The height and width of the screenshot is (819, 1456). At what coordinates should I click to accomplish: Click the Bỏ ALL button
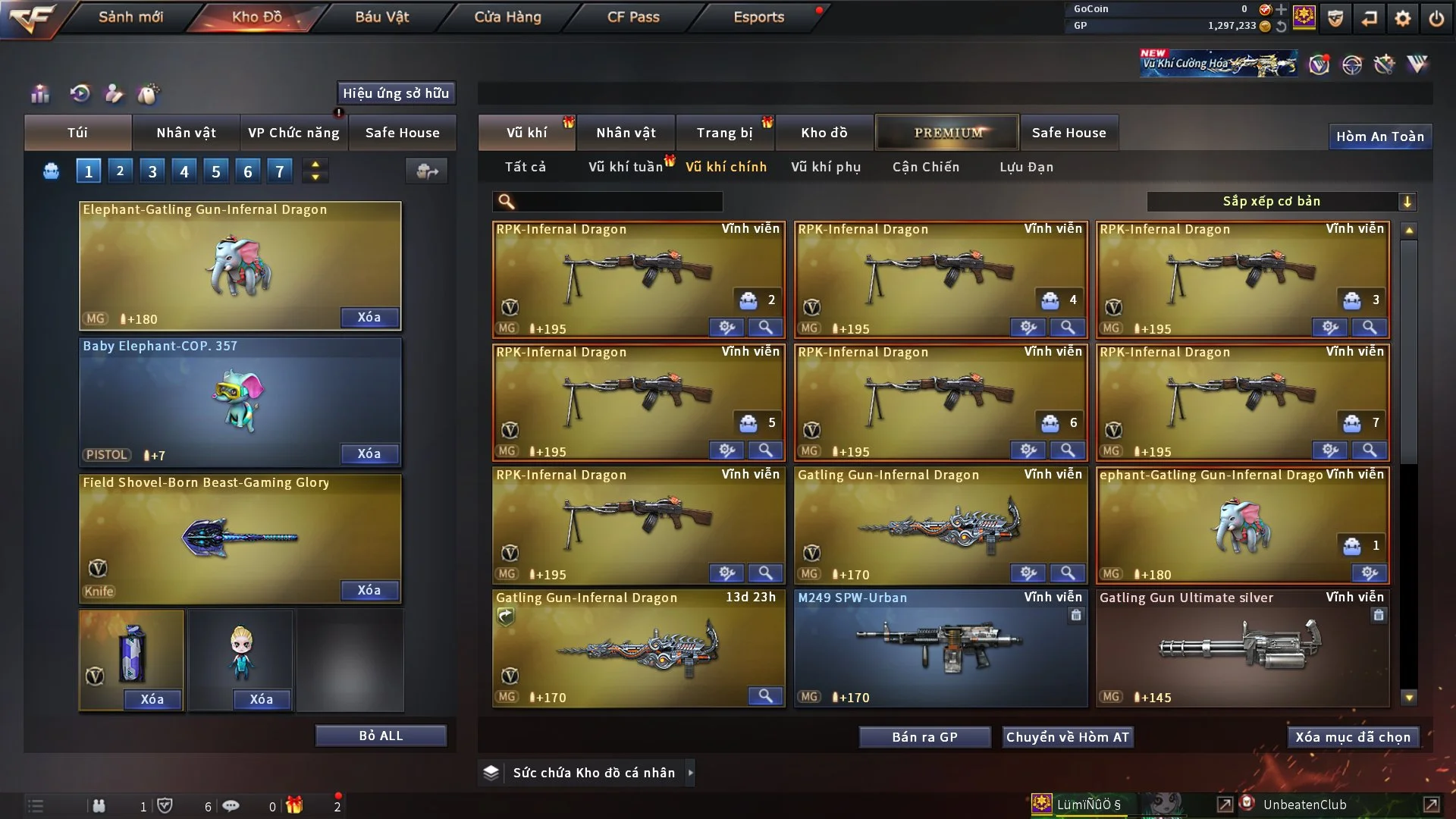point(381,736)
